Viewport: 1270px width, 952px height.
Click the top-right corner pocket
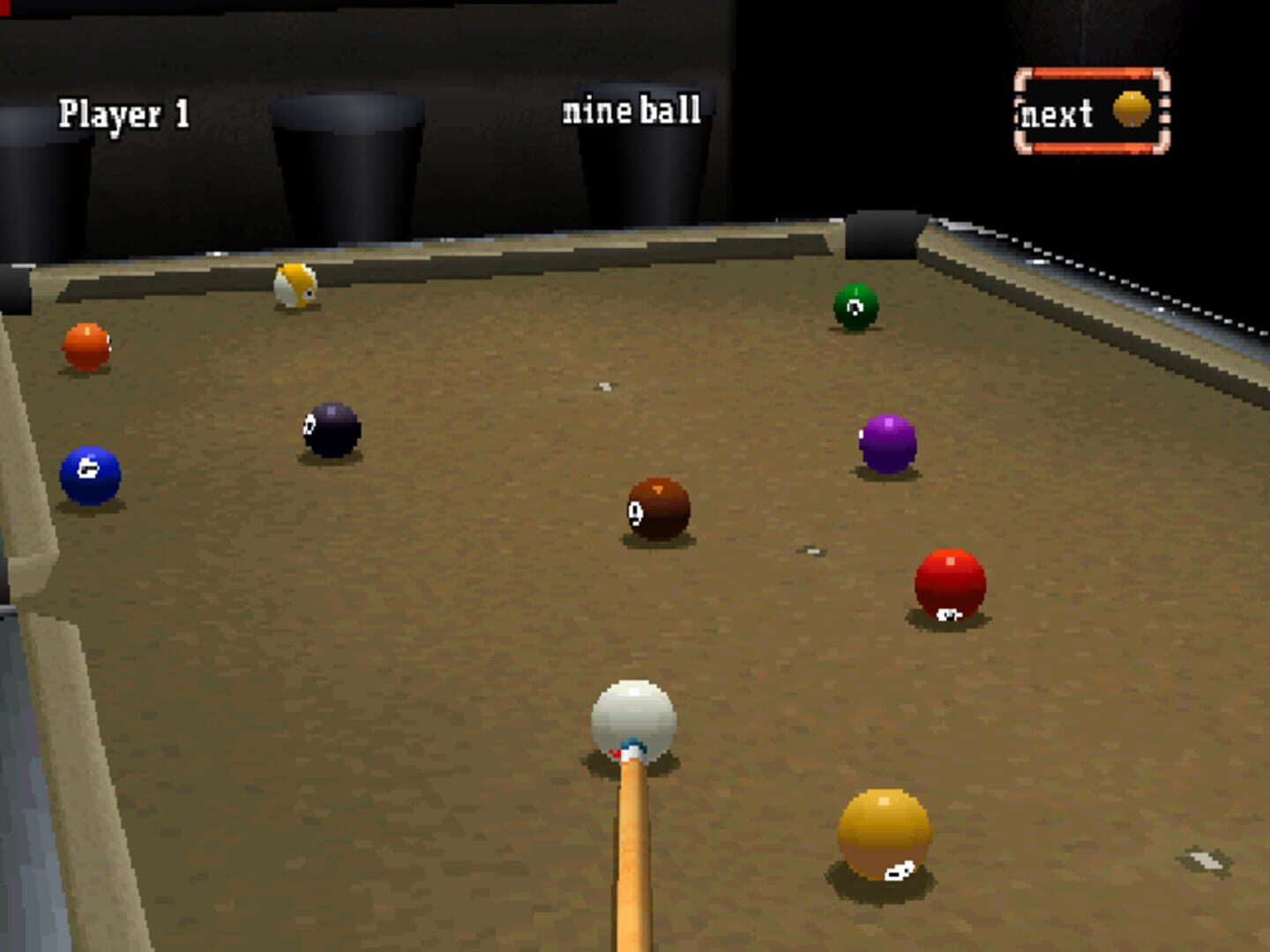882,232
